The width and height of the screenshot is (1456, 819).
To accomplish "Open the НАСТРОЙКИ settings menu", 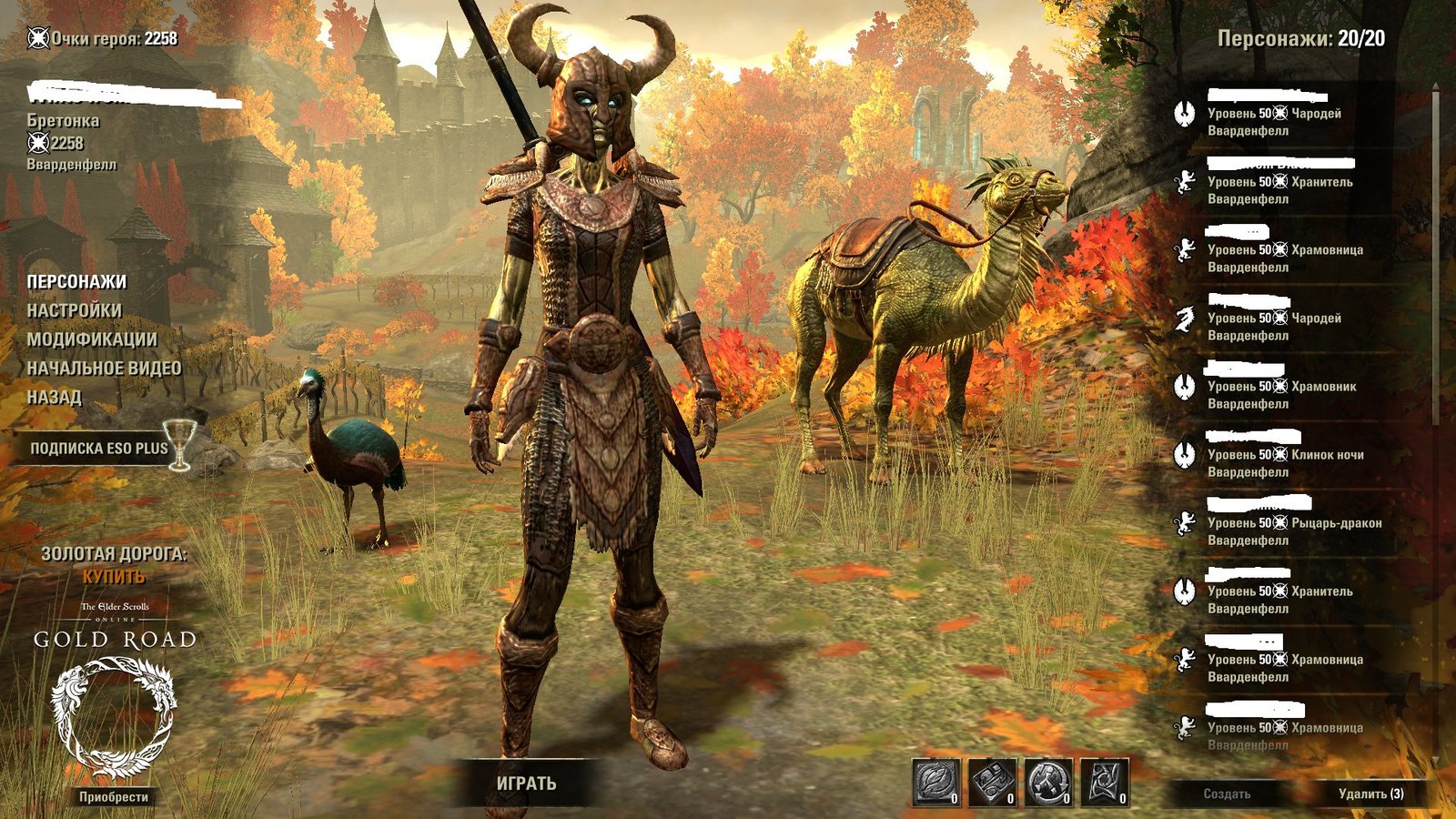I will [74, 311].
